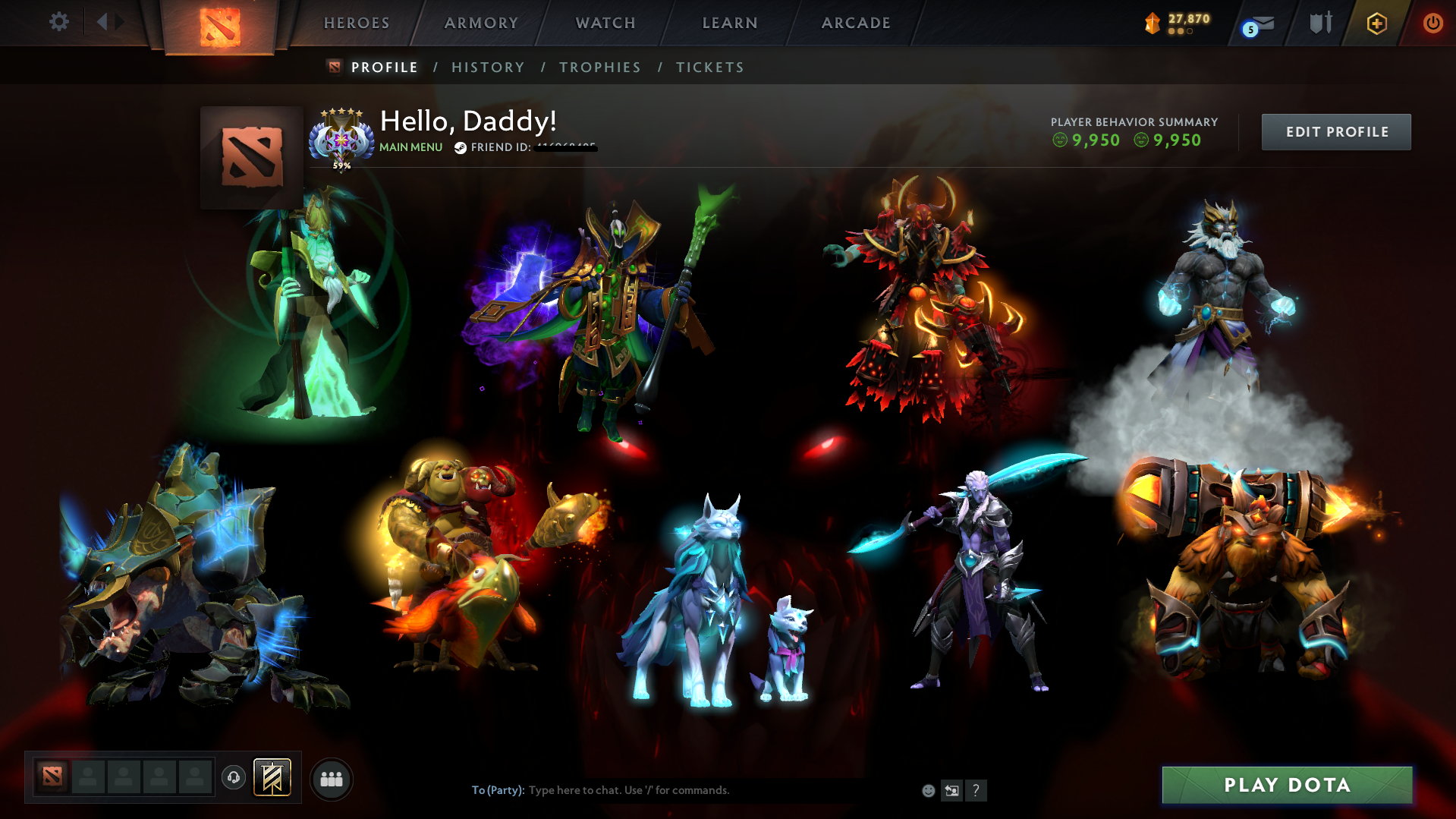Screen dimensions: 1456x819
Task: Select the WATCH menu item
Action: point(605,23)
